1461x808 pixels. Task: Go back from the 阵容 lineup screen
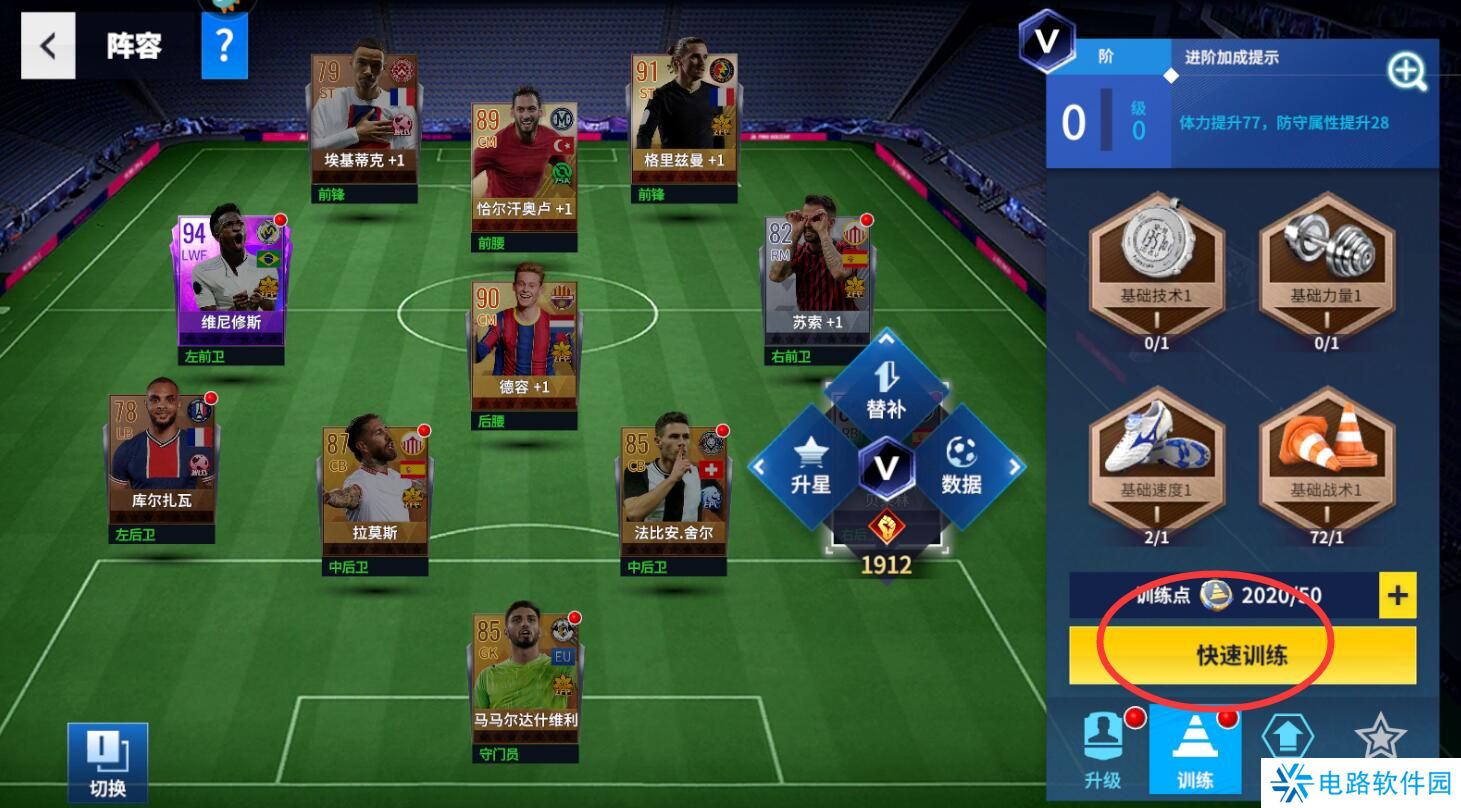[x=48, y=46]
